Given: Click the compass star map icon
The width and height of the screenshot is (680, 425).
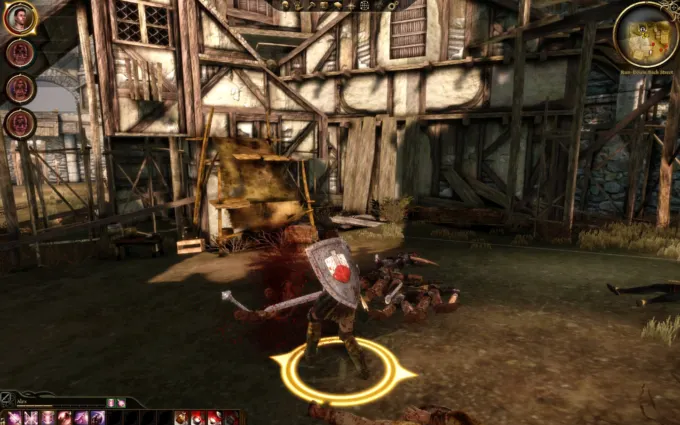Looking at the screenshot, I should tap(351, 5).
